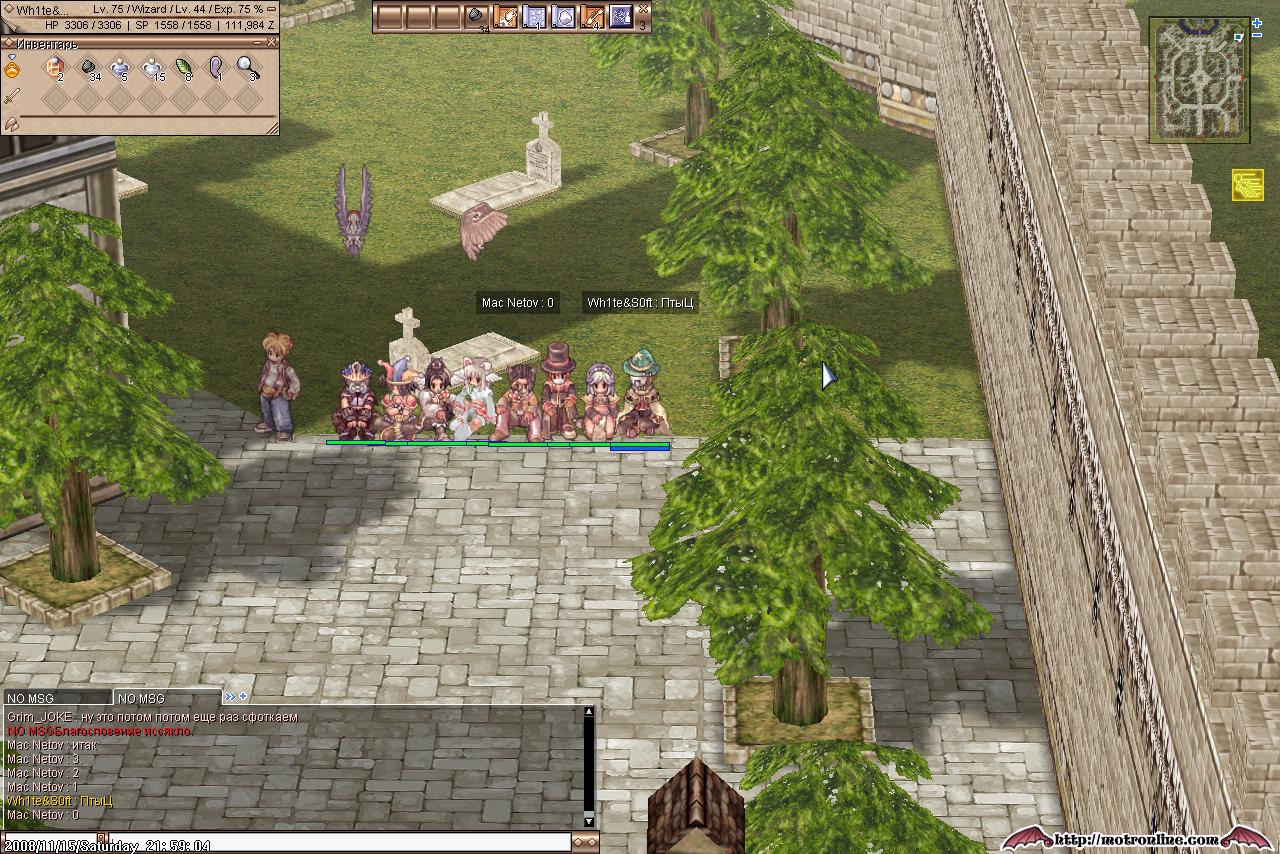
Task: Use the blue scroll with white orb
Action: click(x=563, y=16)
